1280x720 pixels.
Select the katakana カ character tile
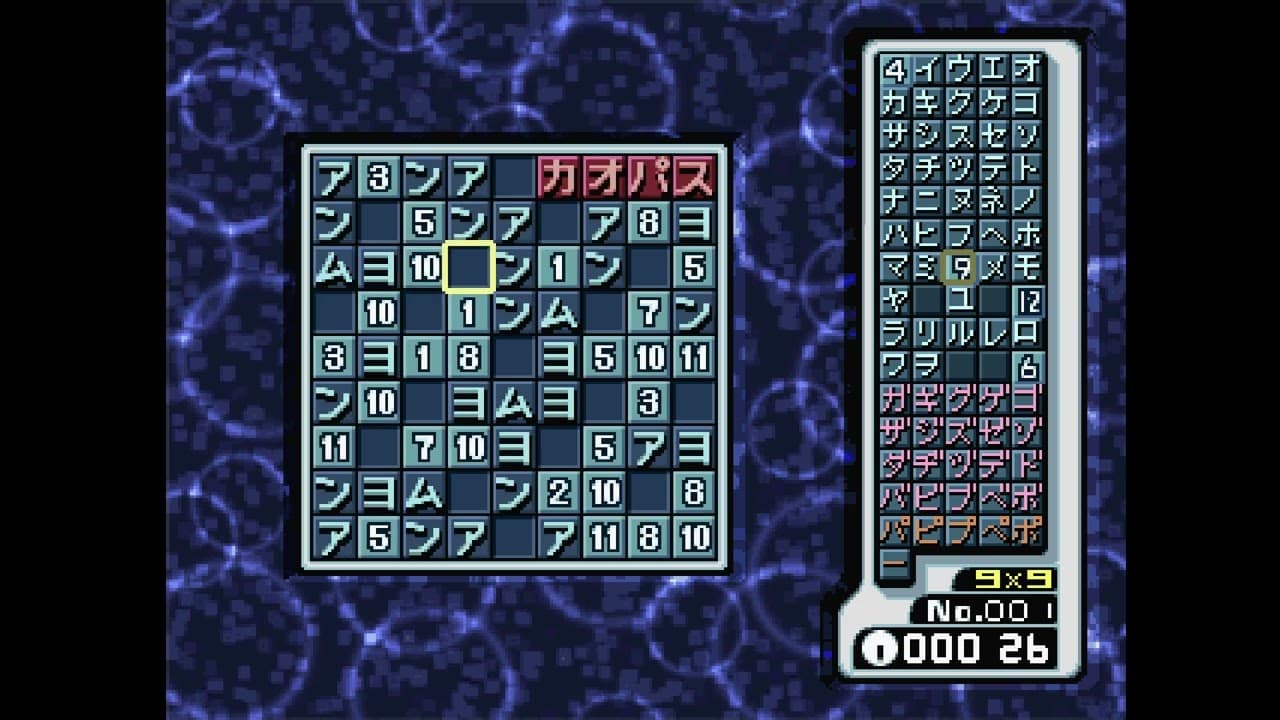tap(897, 103)
